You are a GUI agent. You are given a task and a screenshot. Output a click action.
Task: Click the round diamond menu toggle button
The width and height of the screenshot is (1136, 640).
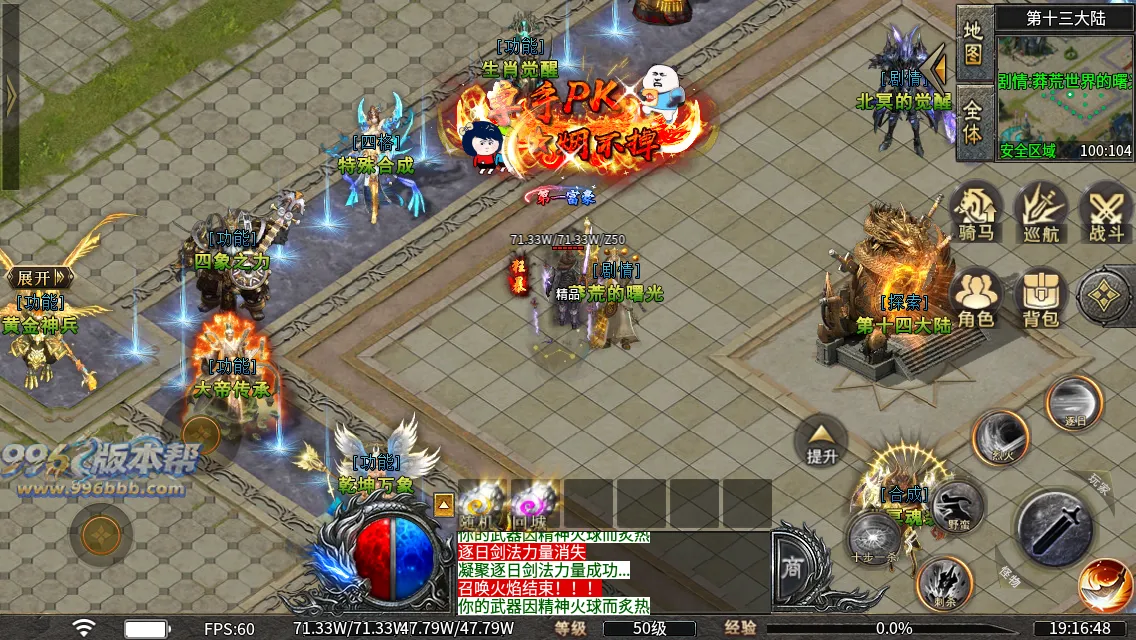1105,295
